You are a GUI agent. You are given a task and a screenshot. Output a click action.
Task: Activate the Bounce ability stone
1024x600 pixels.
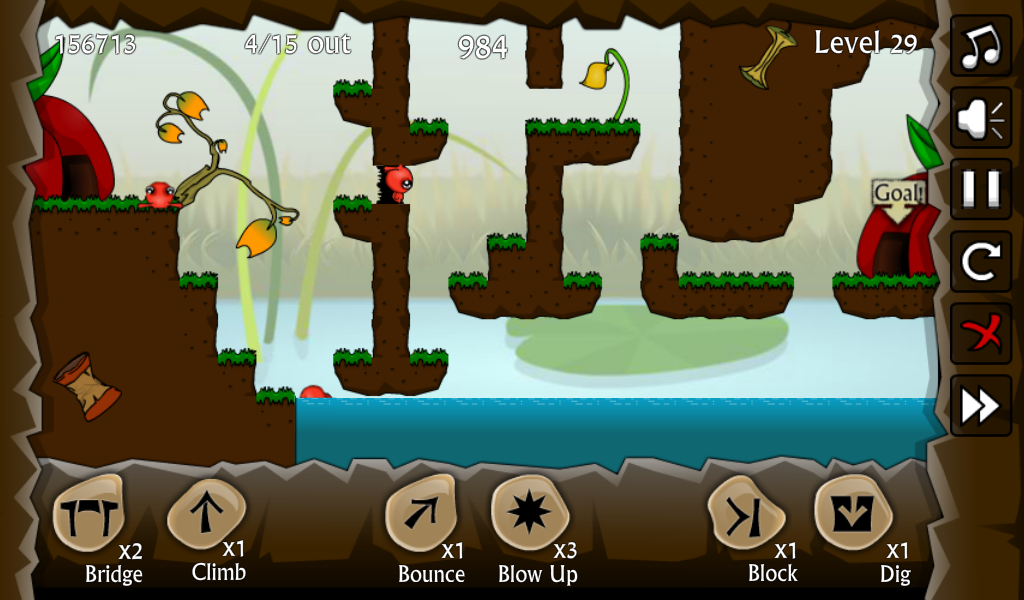tap(421, 514)
